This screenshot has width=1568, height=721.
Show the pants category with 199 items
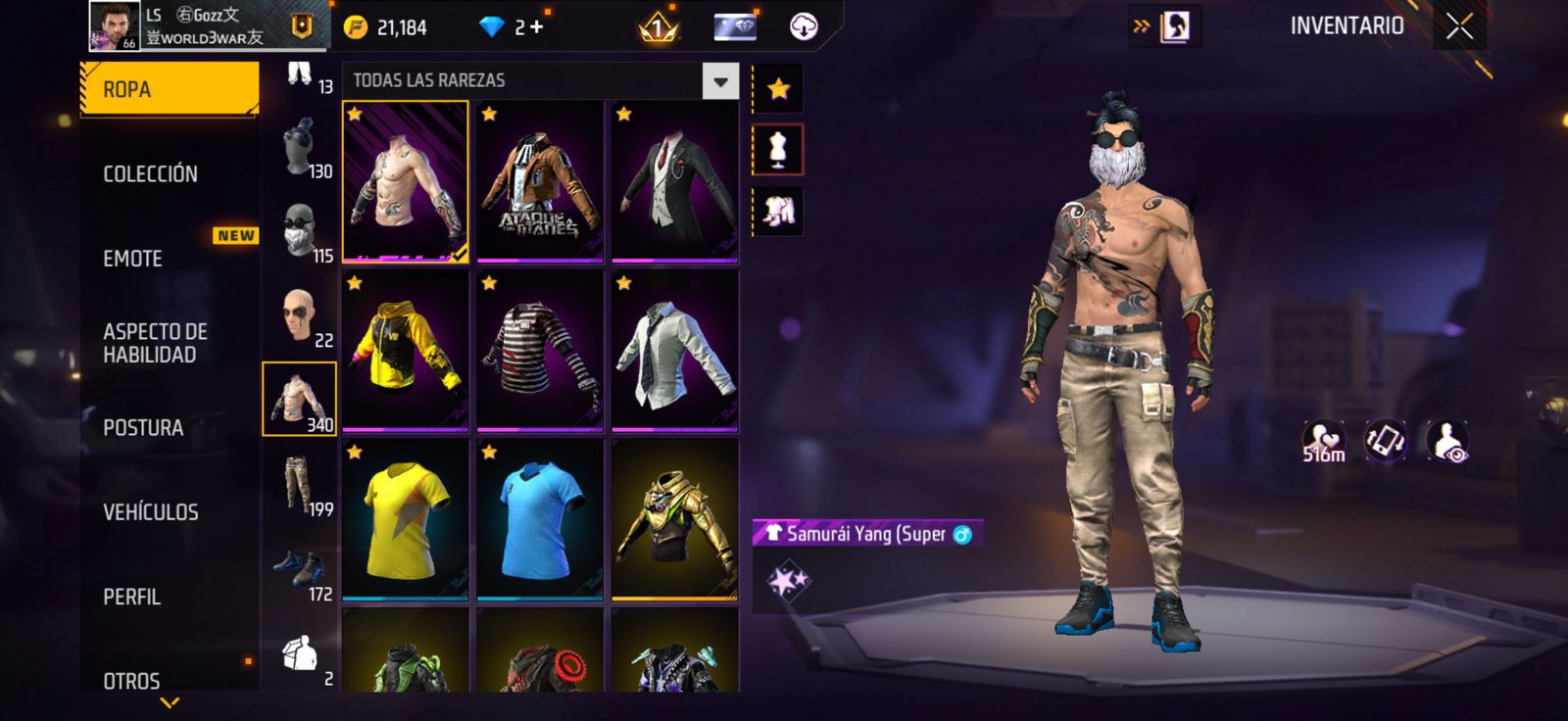(300, 485)
